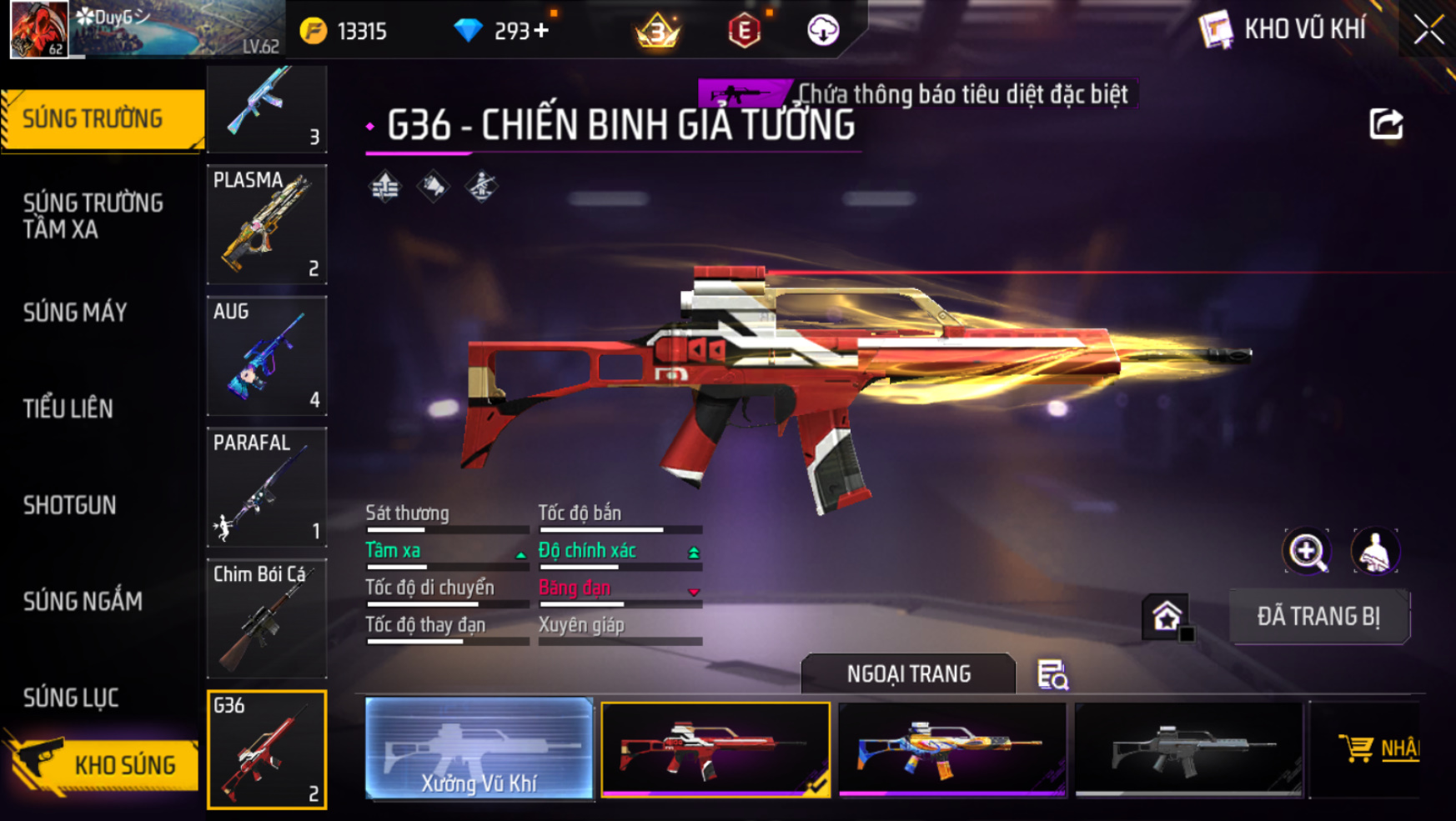This screenshot has height=821, width=1456.
Task: Choose the AUG weapon tile
Action: pos(267,356)
